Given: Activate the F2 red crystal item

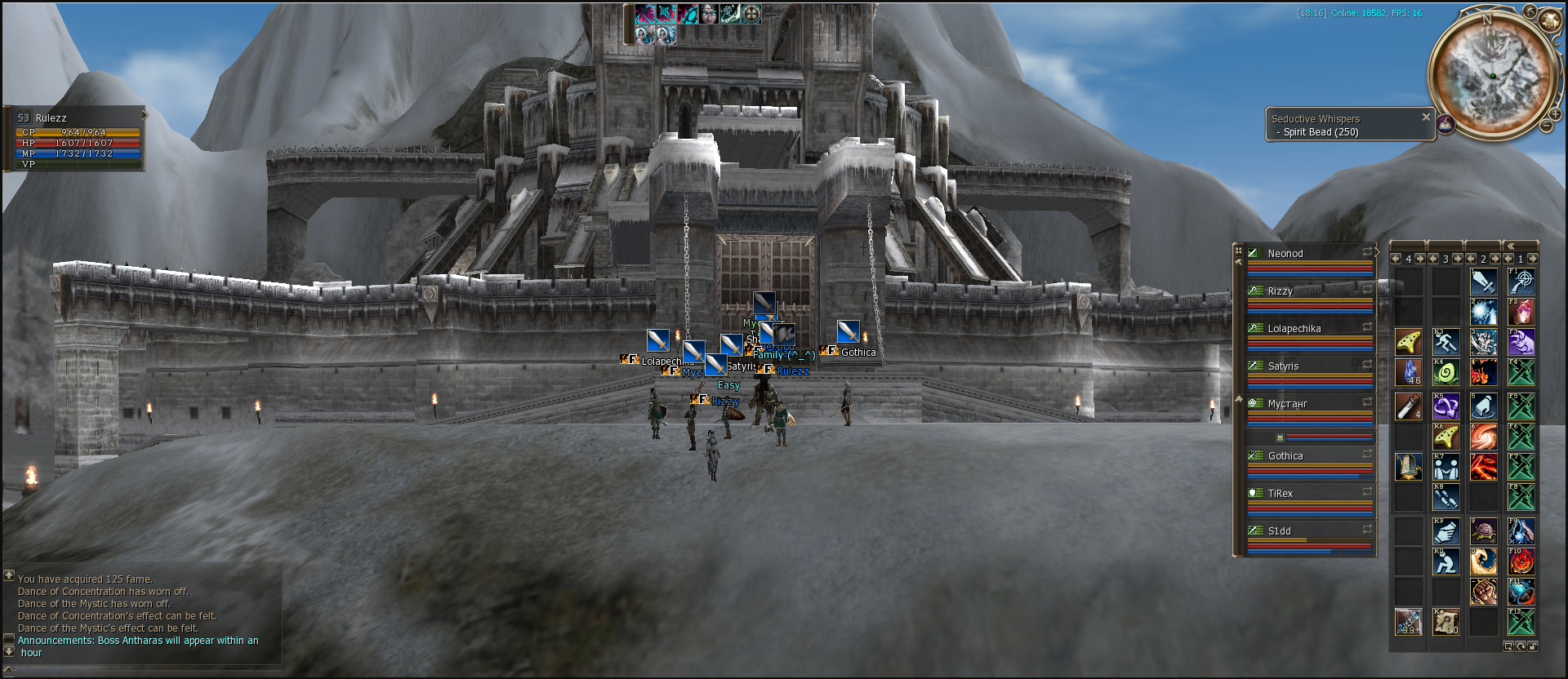Looking at the screenshot, I should point(1521,312).
